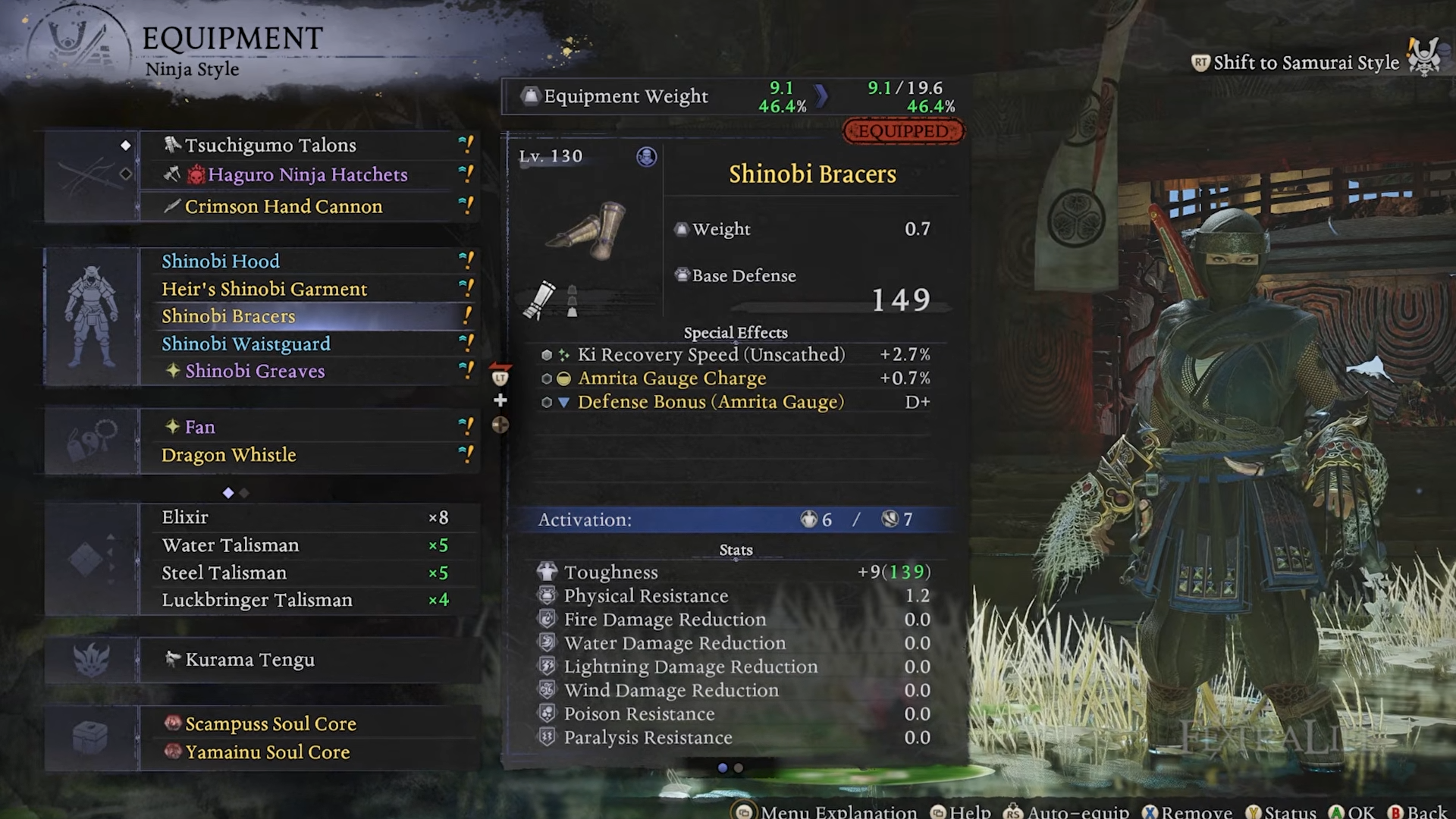
Task: Select the Elixir shortcut item
Action: point(185,517)
